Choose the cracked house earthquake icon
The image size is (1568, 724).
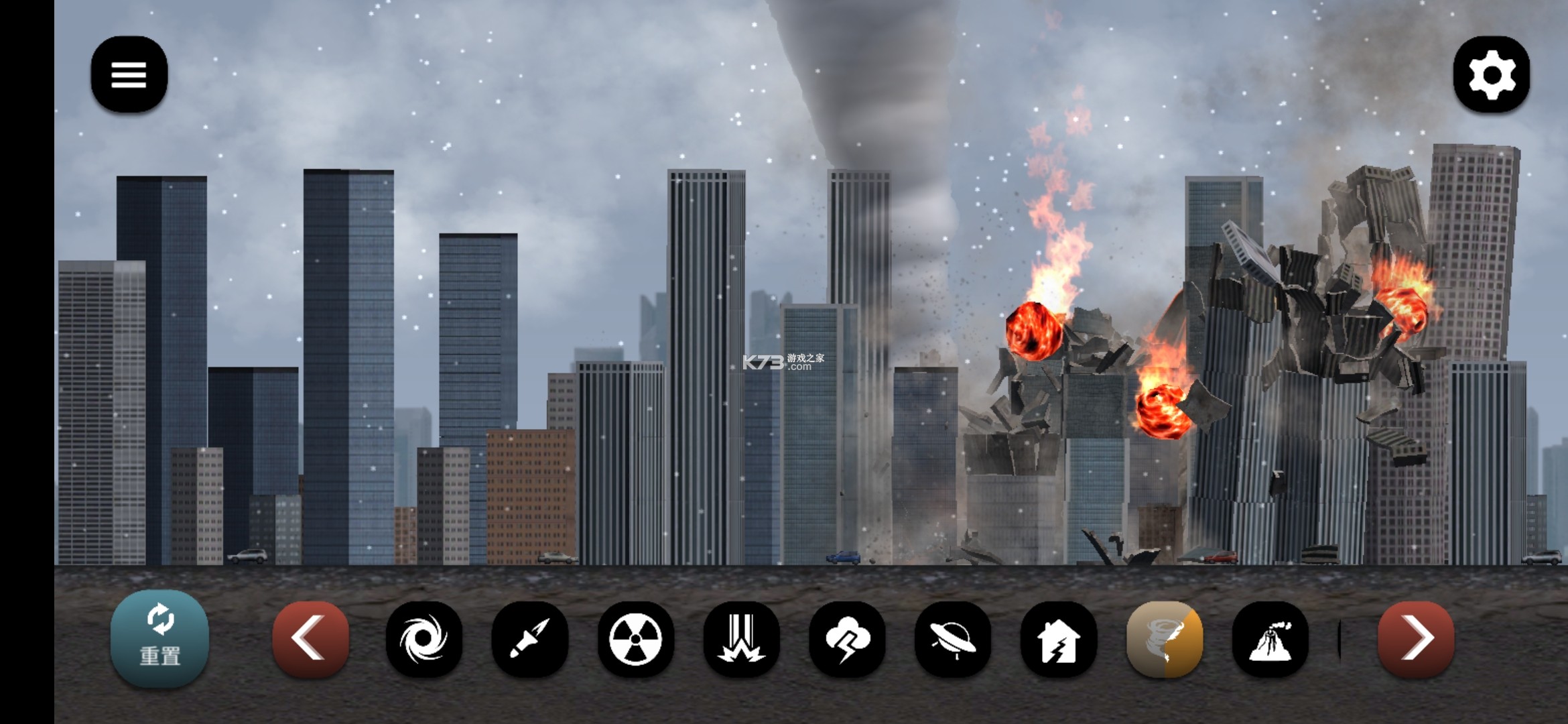click(x=1058, y=638)
